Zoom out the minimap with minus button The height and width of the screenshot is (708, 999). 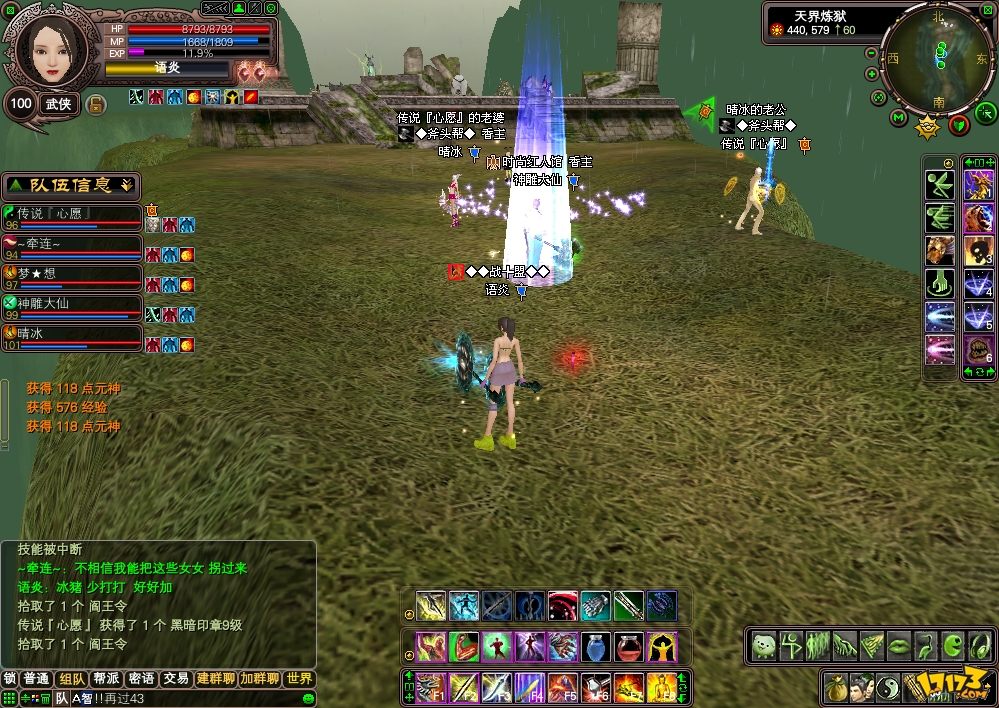(x=871, y=54)
